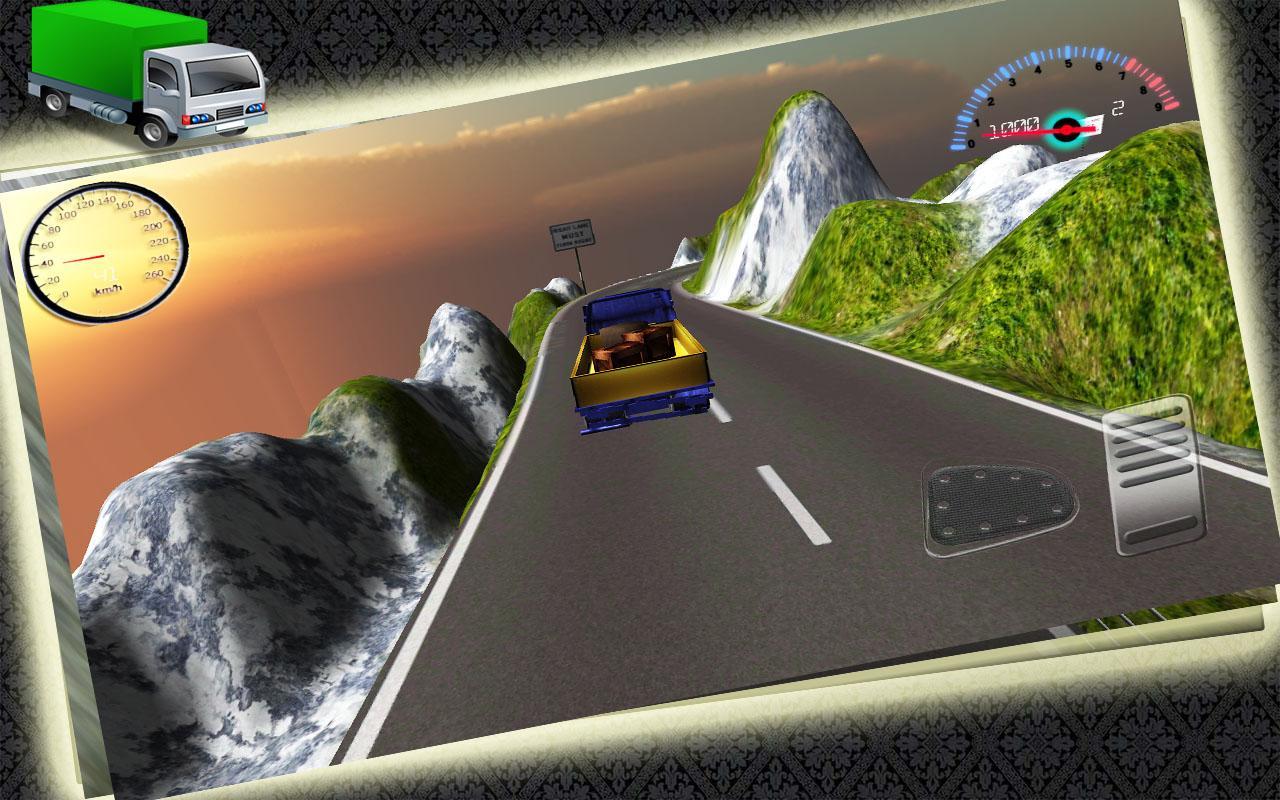Tap the wide brake pedal
Image resolution: width=1280 pixels, height=800 pixels.
point(999,507)
